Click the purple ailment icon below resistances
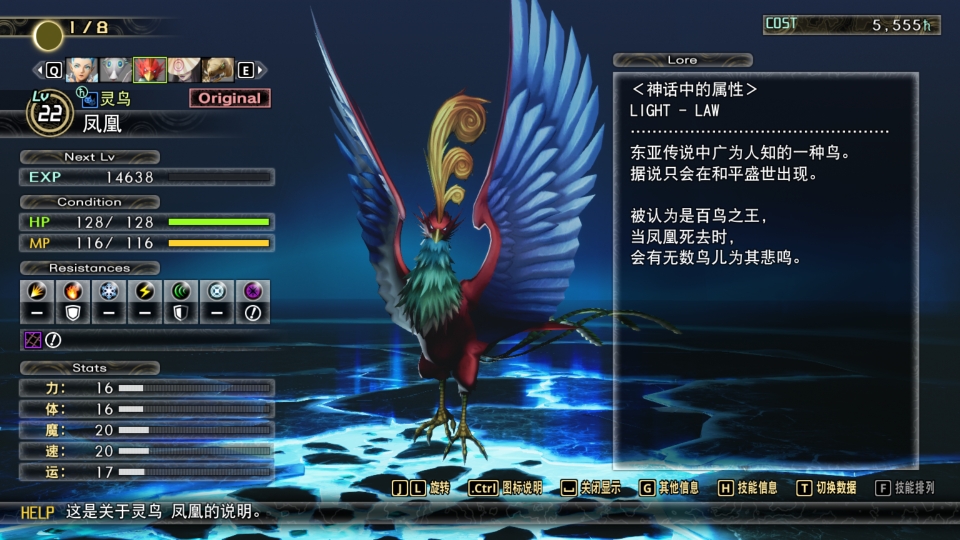The image size is (960, 540). [x=31, y=340]
